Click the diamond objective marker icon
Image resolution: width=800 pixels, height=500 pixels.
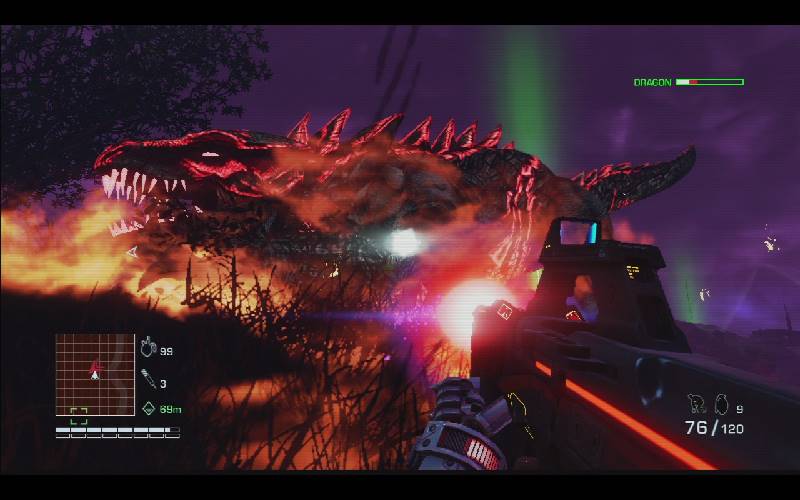[x=148, y=408]
